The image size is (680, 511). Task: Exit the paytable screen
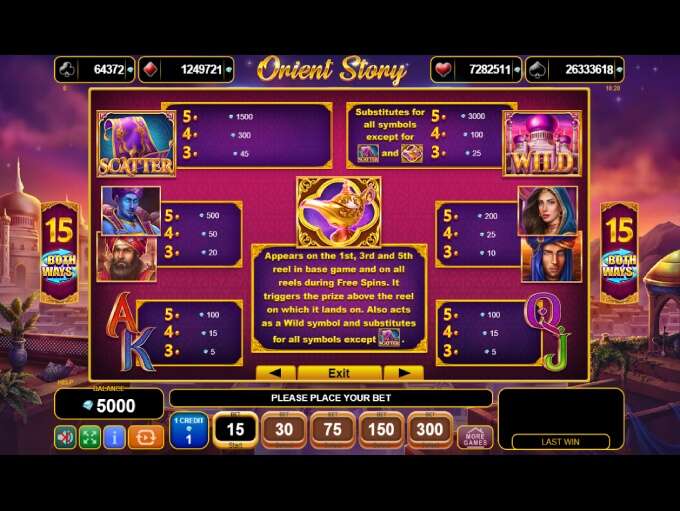click(x=339, y=373)
